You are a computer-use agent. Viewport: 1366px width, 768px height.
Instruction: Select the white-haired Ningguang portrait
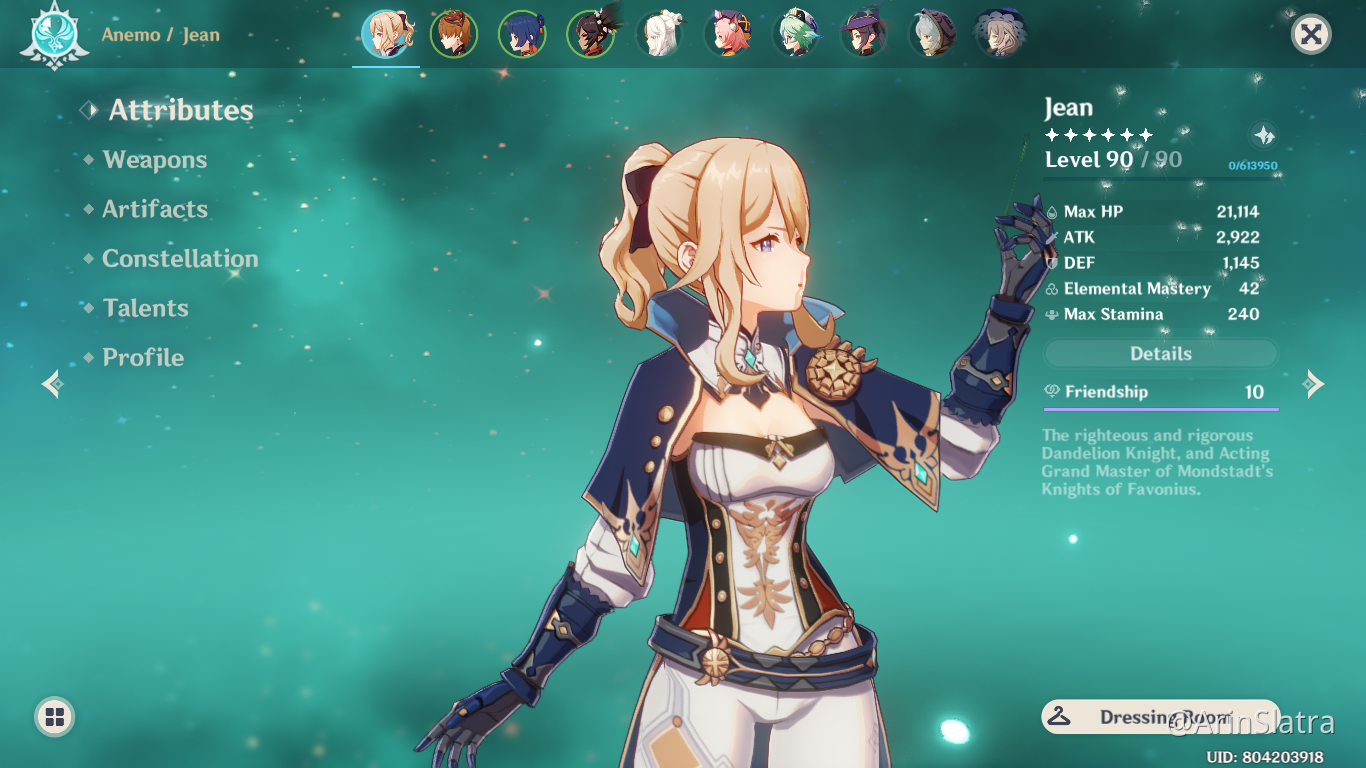(660, 35)
